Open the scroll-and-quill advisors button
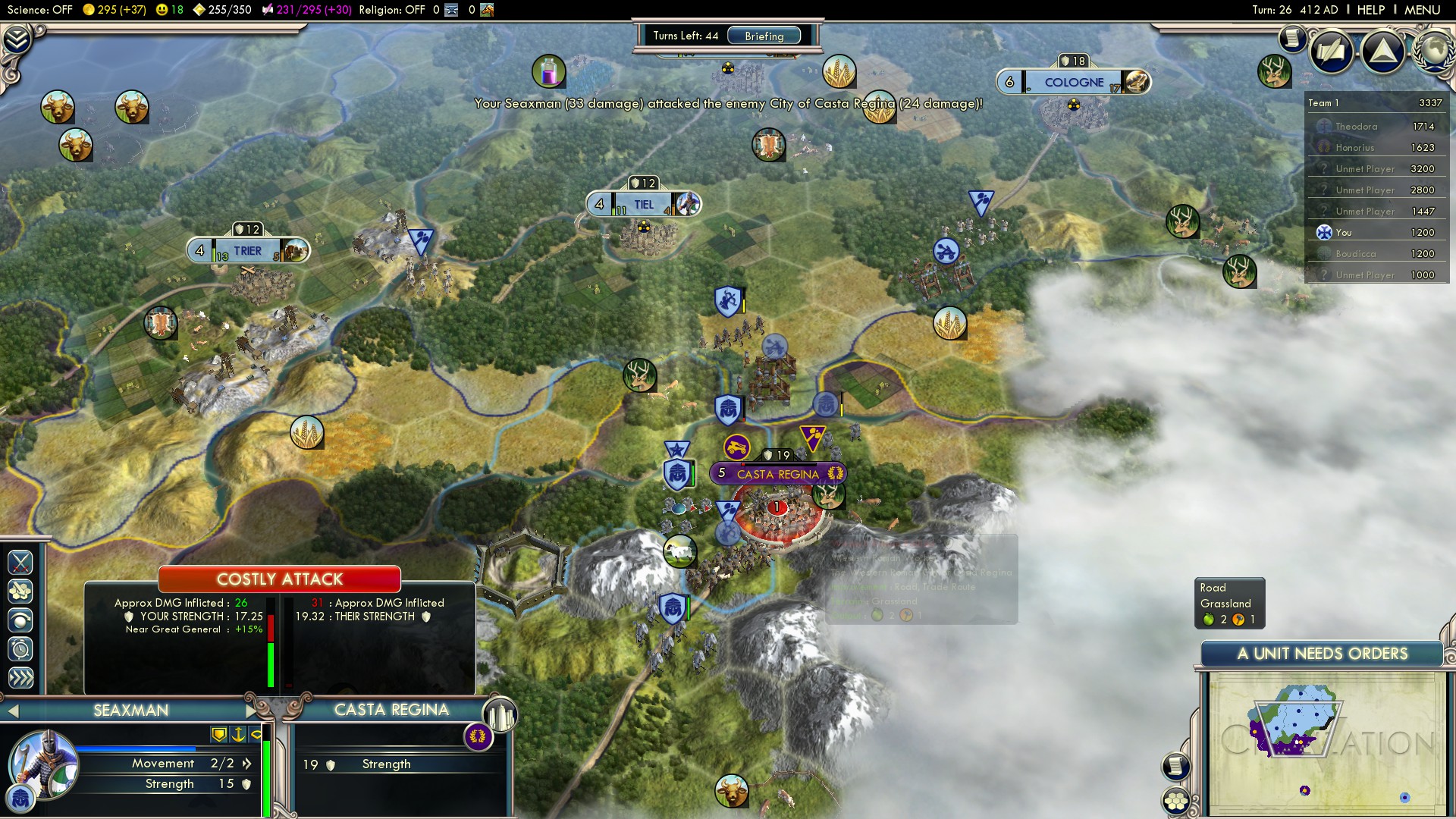Image resolution: width=1456 pixels, height=819 pixels. coord(1331,52)
